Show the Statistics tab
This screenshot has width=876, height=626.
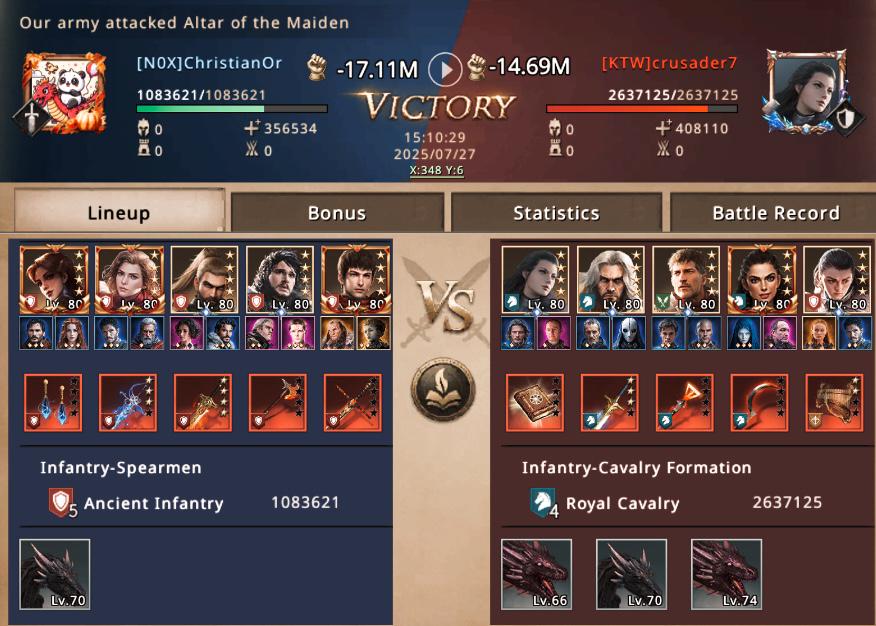pos(556,212)
